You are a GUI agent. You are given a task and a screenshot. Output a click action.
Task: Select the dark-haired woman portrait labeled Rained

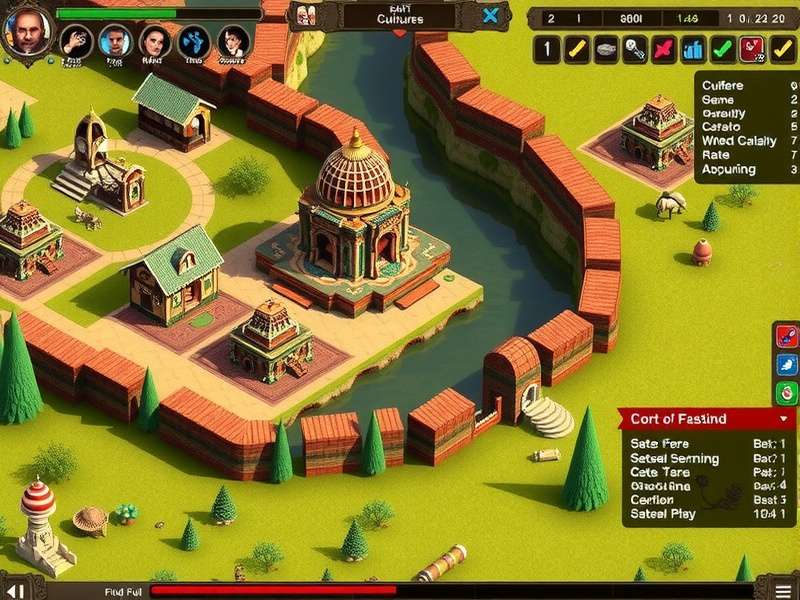[153, 41]
